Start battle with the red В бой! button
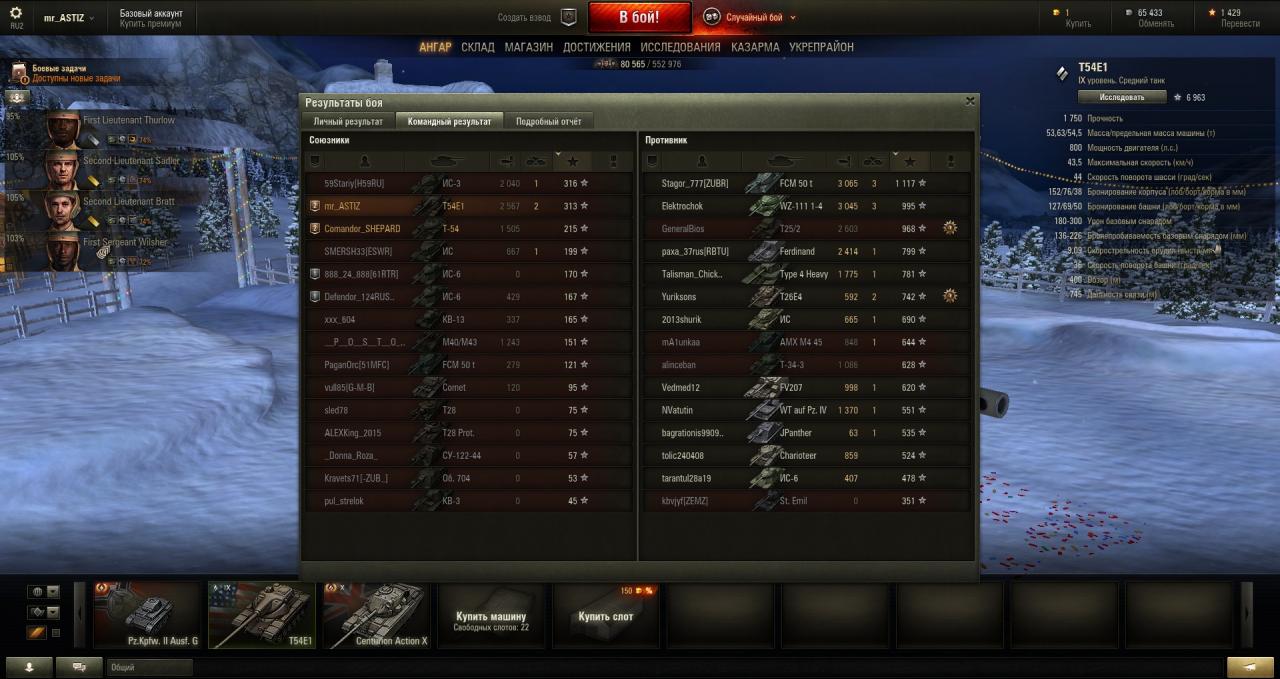Screen dimensions: 1280x679 pyautogui.click(x=639, y=17)
